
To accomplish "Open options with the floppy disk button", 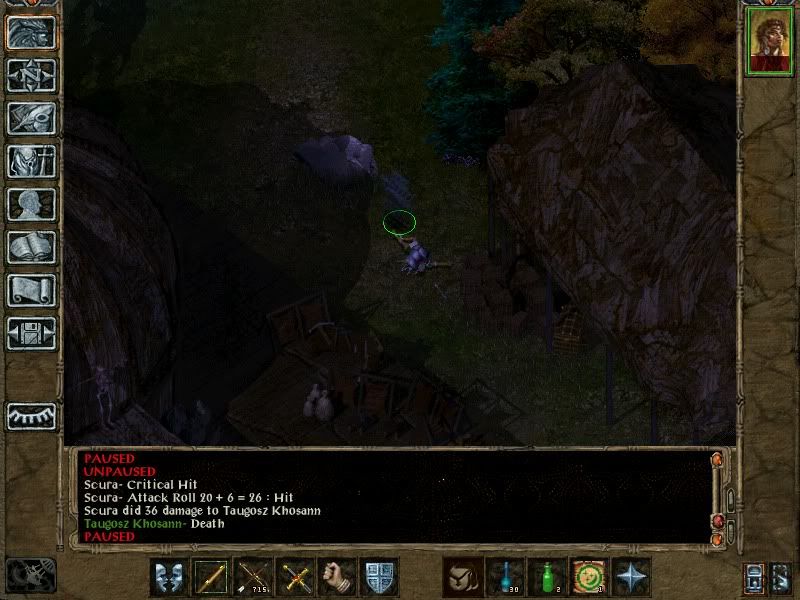I will click(31, 333).
